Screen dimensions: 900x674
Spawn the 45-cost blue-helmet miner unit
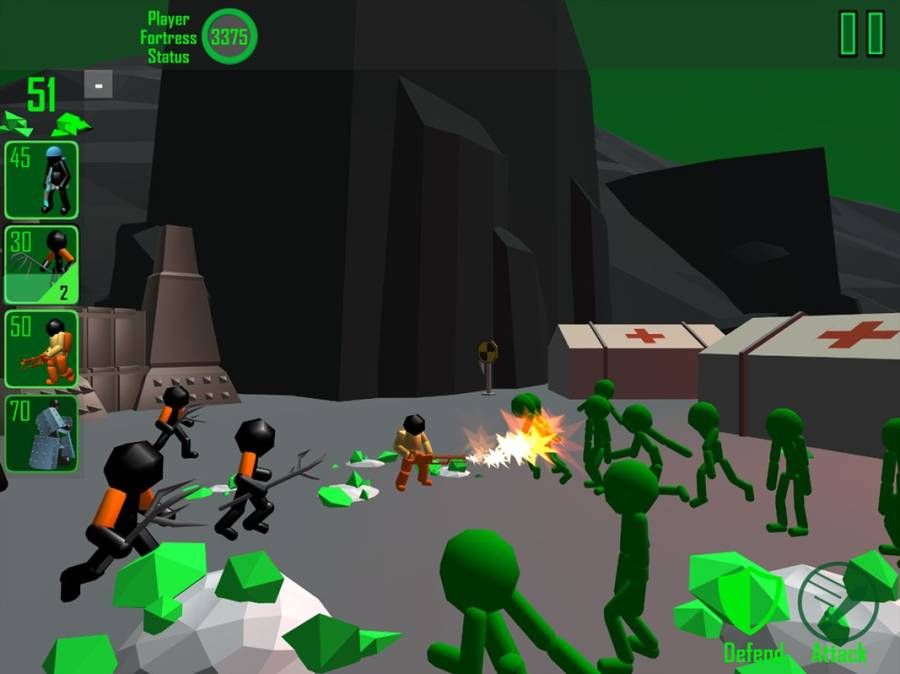point(41,180)
